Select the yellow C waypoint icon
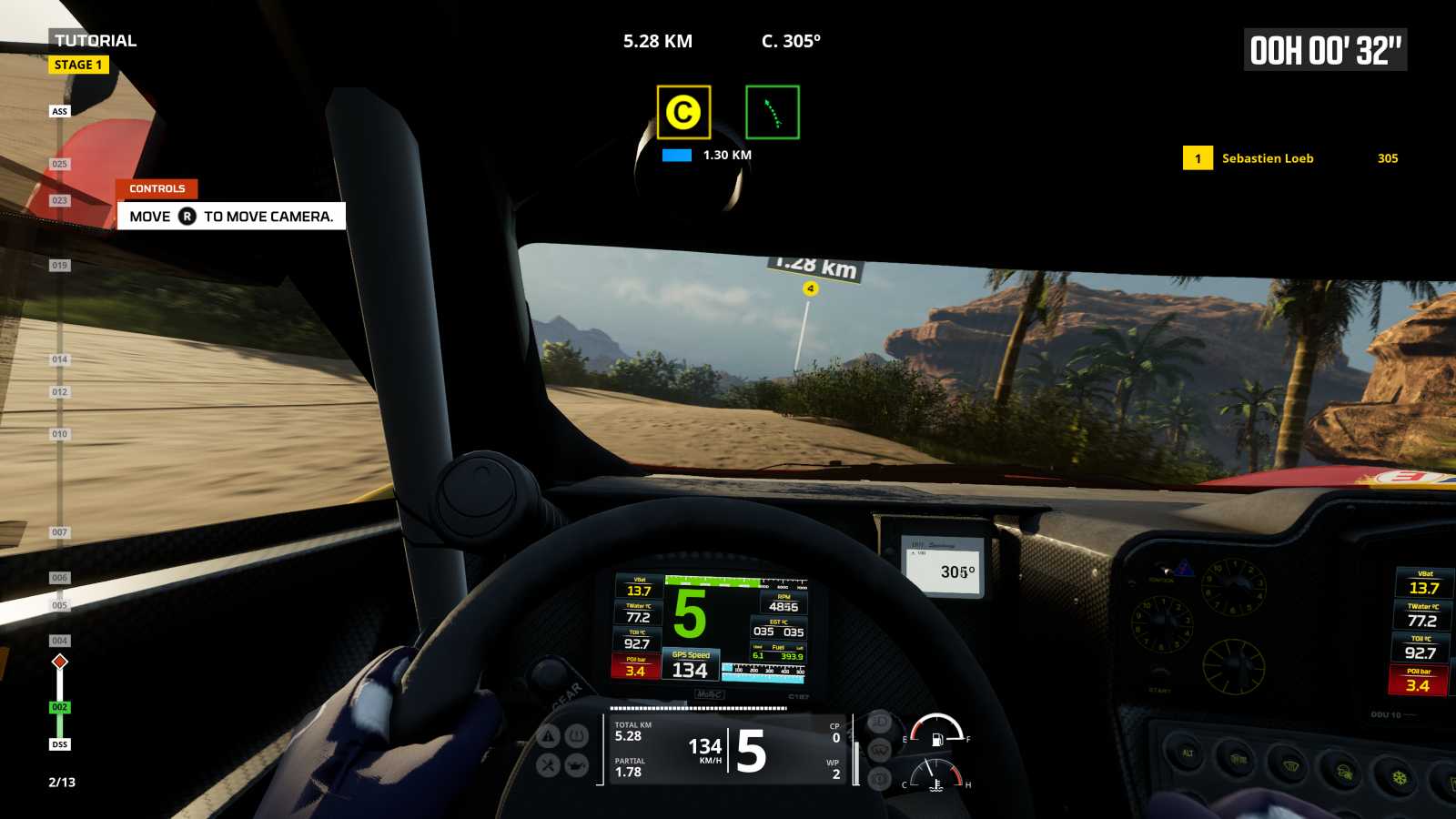The image size is (1456, 819). click(x=683, y=112)
